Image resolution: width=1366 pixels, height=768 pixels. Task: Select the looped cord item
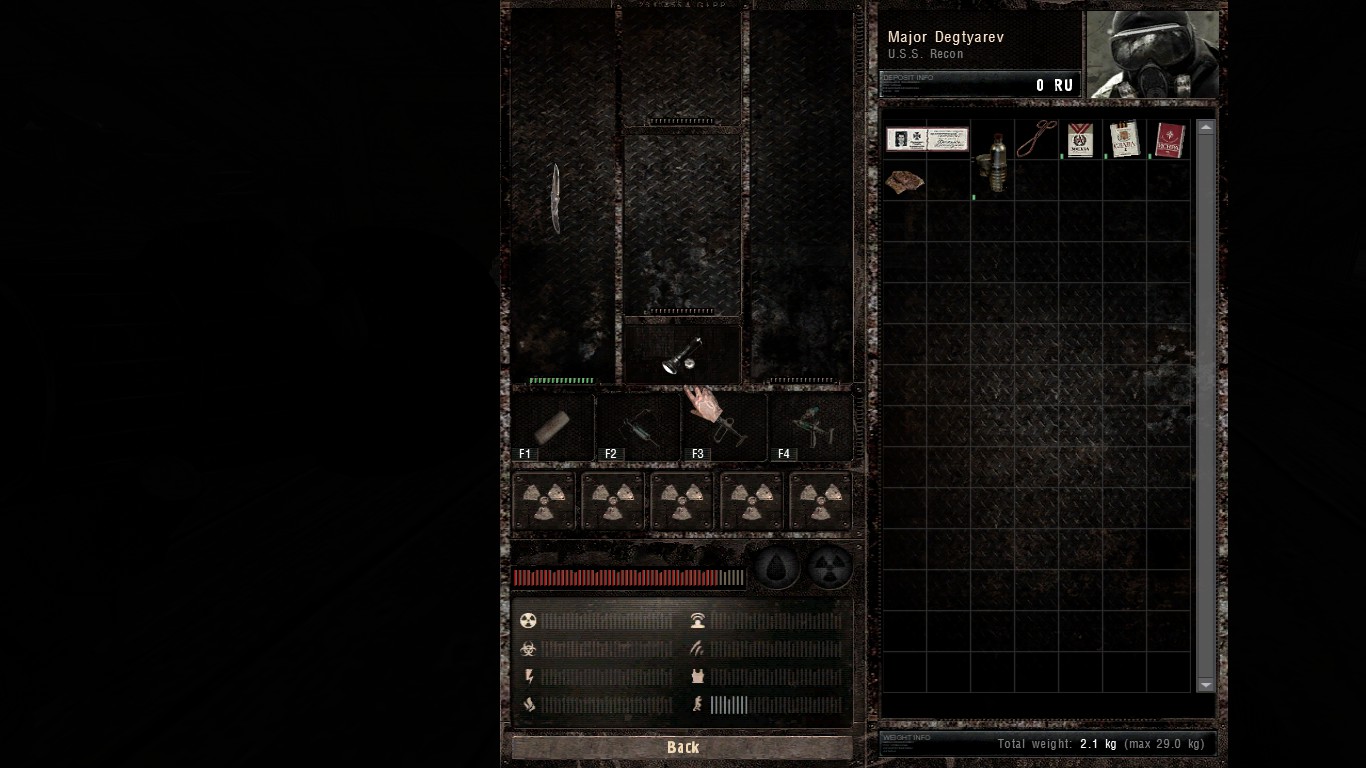pos(1037,138)
